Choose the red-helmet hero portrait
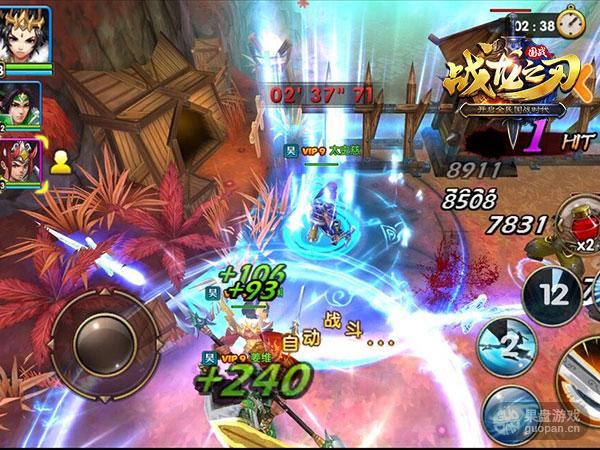 22,160
